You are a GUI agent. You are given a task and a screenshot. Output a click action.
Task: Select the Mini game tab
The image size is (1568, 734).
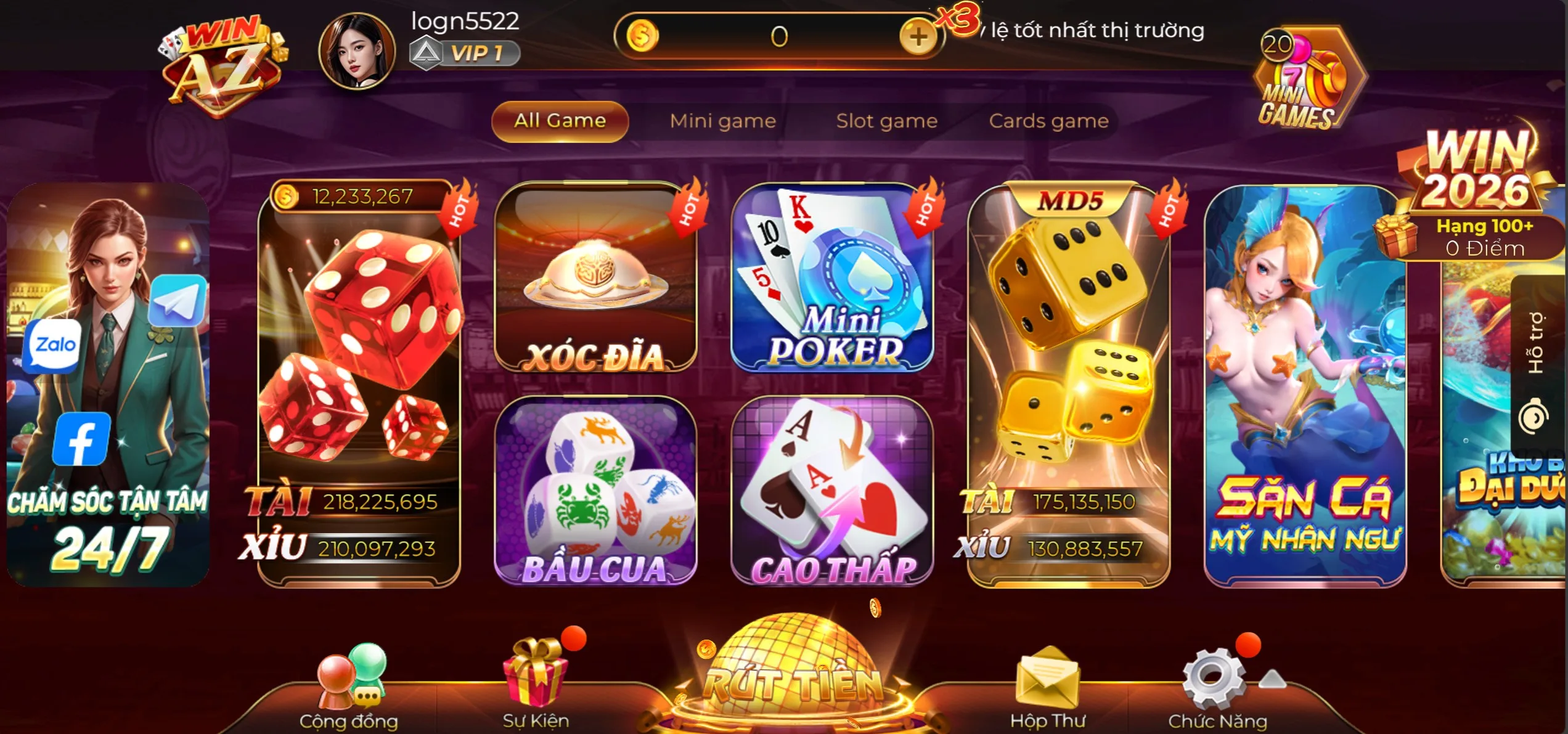[x=722, y=121]
